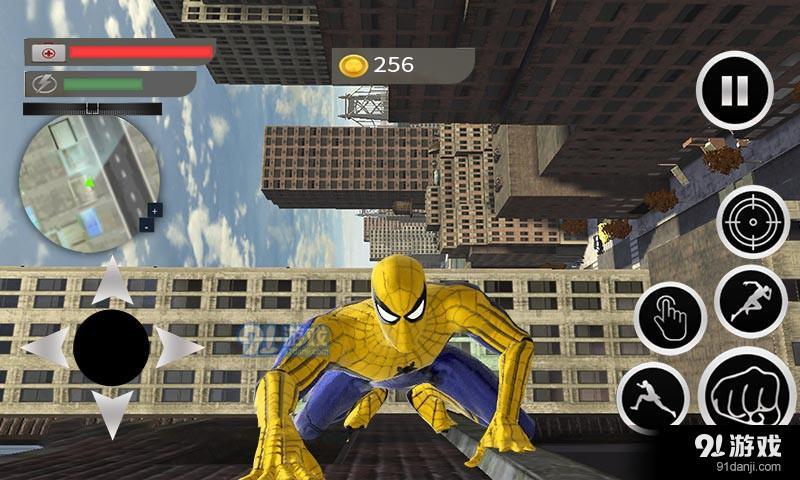Tap the up arrow on movement pad

tap(112, 279)
